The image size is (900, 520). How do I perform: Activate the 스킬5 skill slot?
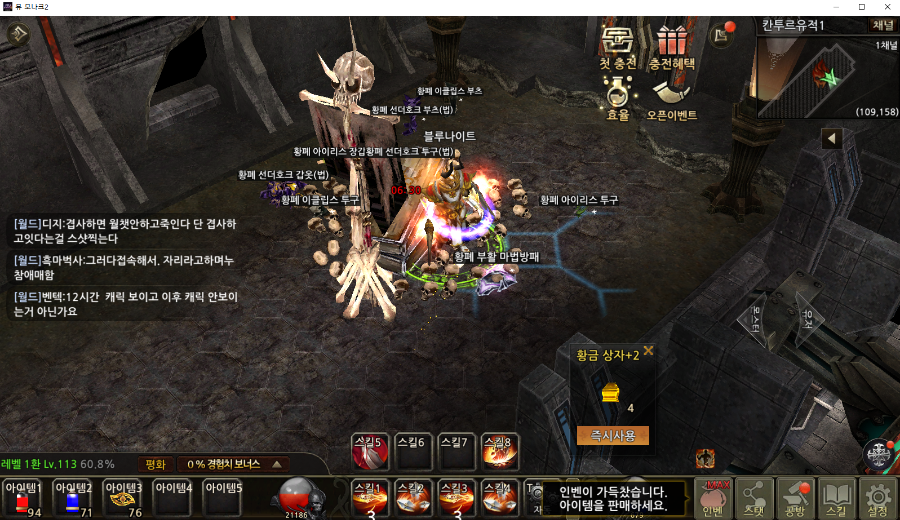370,452
